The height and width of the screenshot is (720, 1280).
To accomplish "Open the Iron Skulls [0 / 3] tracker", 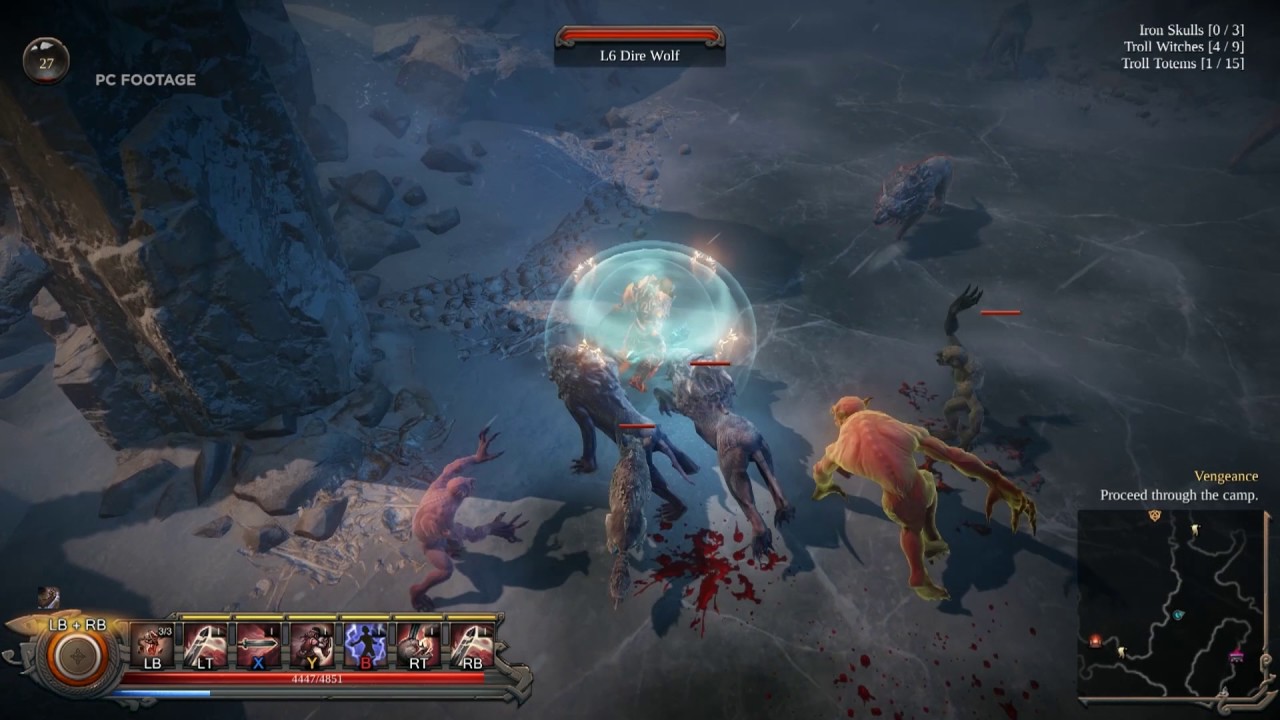I will [x=1189, y=31].
